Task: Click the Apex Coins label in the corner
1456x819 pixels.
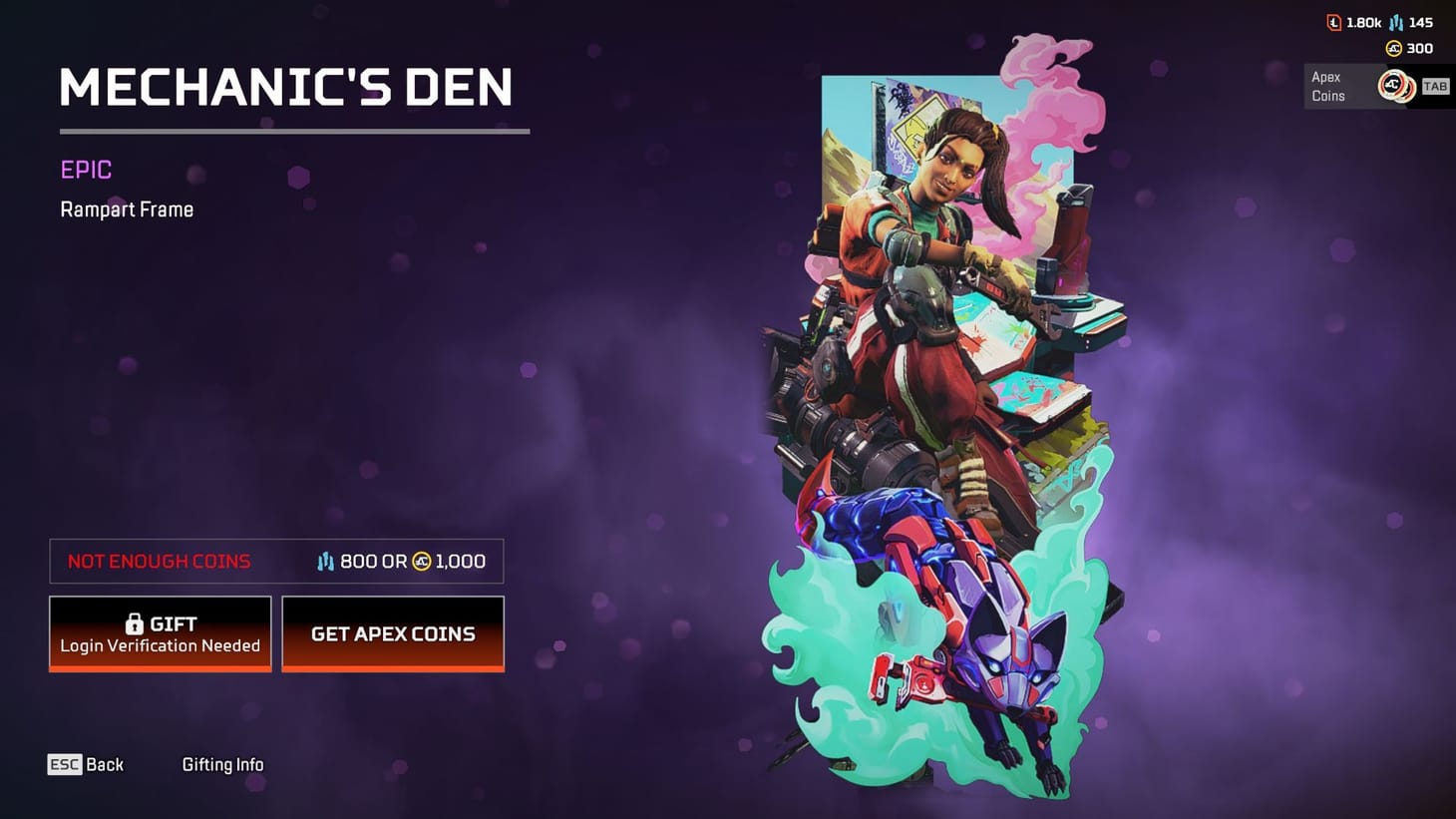Action: [x=1327, y=86]
